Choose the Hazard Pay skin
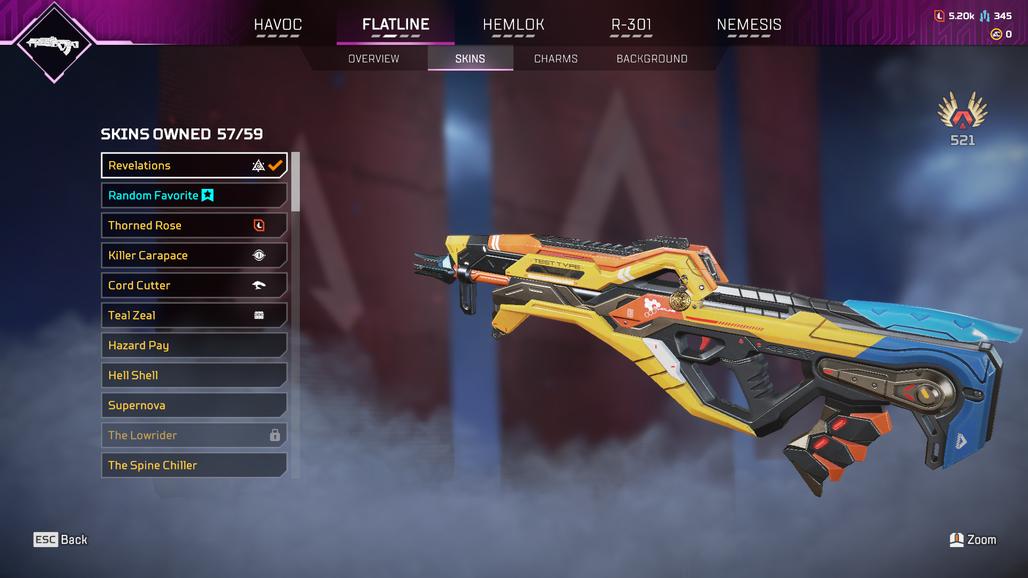The width and height of the screenshot is (1028, 578). 194,346
